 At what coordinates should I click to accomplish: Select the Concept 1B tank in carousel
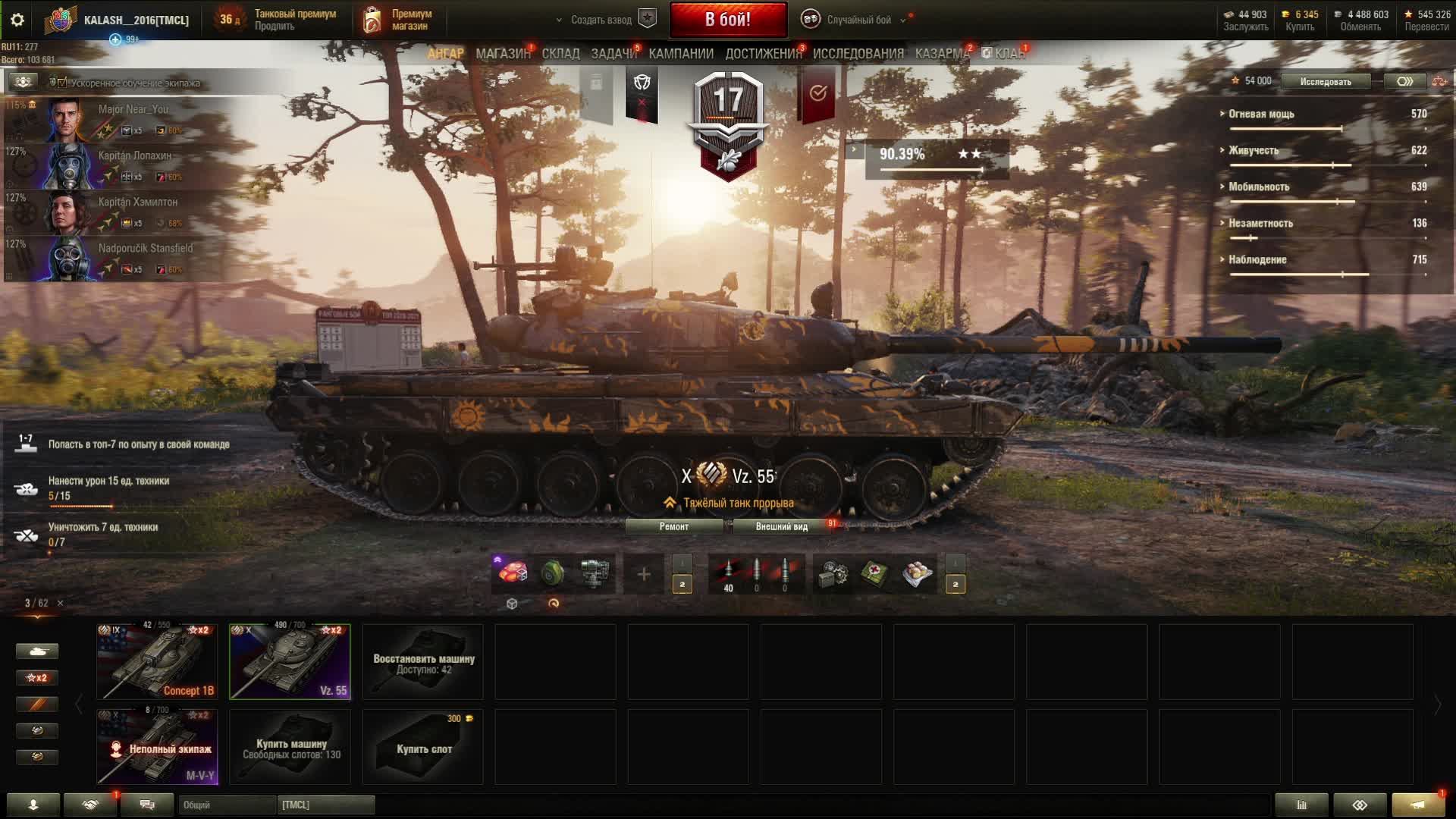(157, 661)
